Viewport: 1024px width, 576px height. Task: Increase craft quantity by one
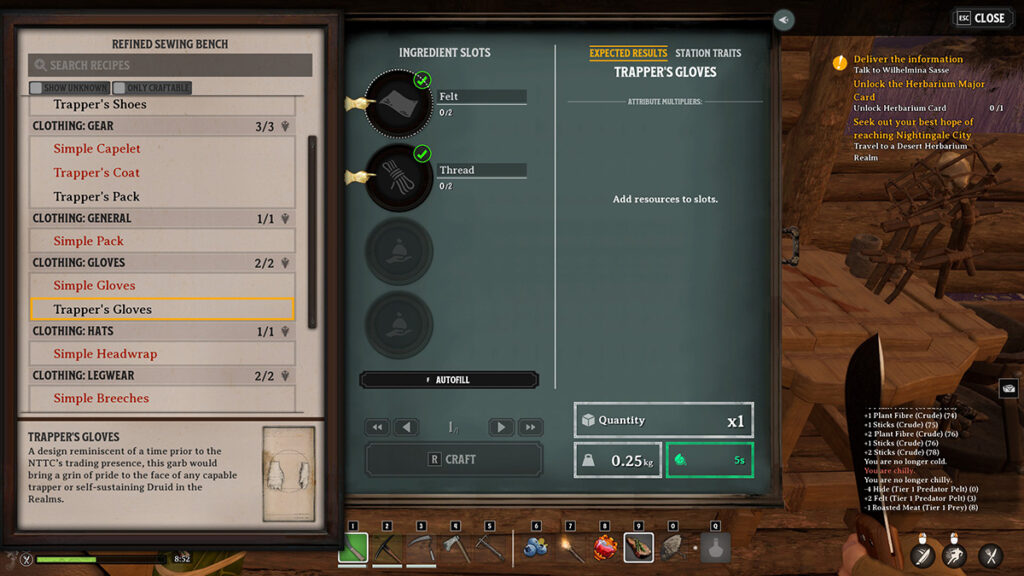501,427
